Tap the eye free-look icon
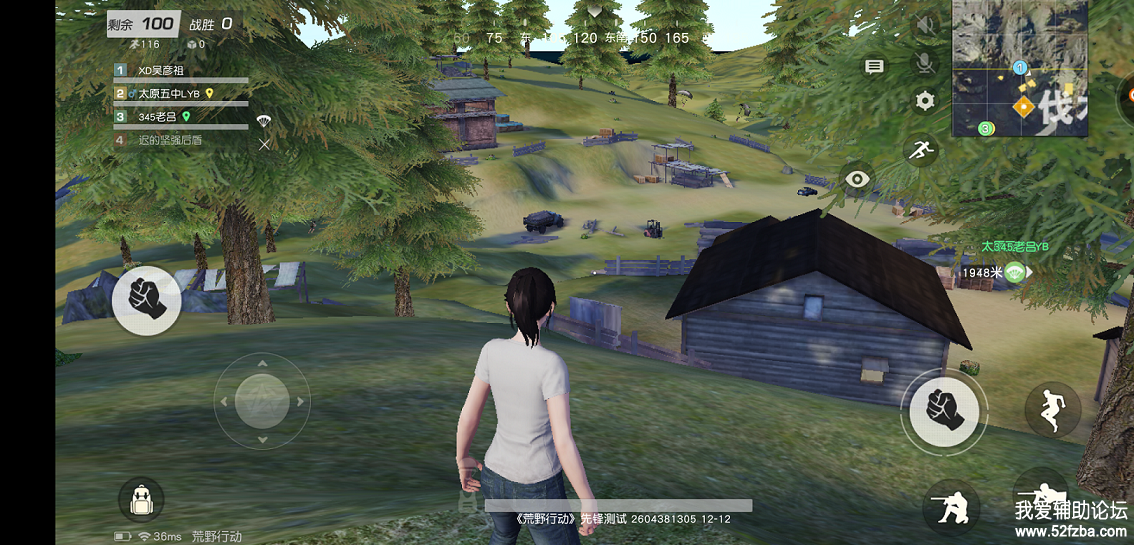The width and height of the screenshot is (1134, 545). coord(857,180)
